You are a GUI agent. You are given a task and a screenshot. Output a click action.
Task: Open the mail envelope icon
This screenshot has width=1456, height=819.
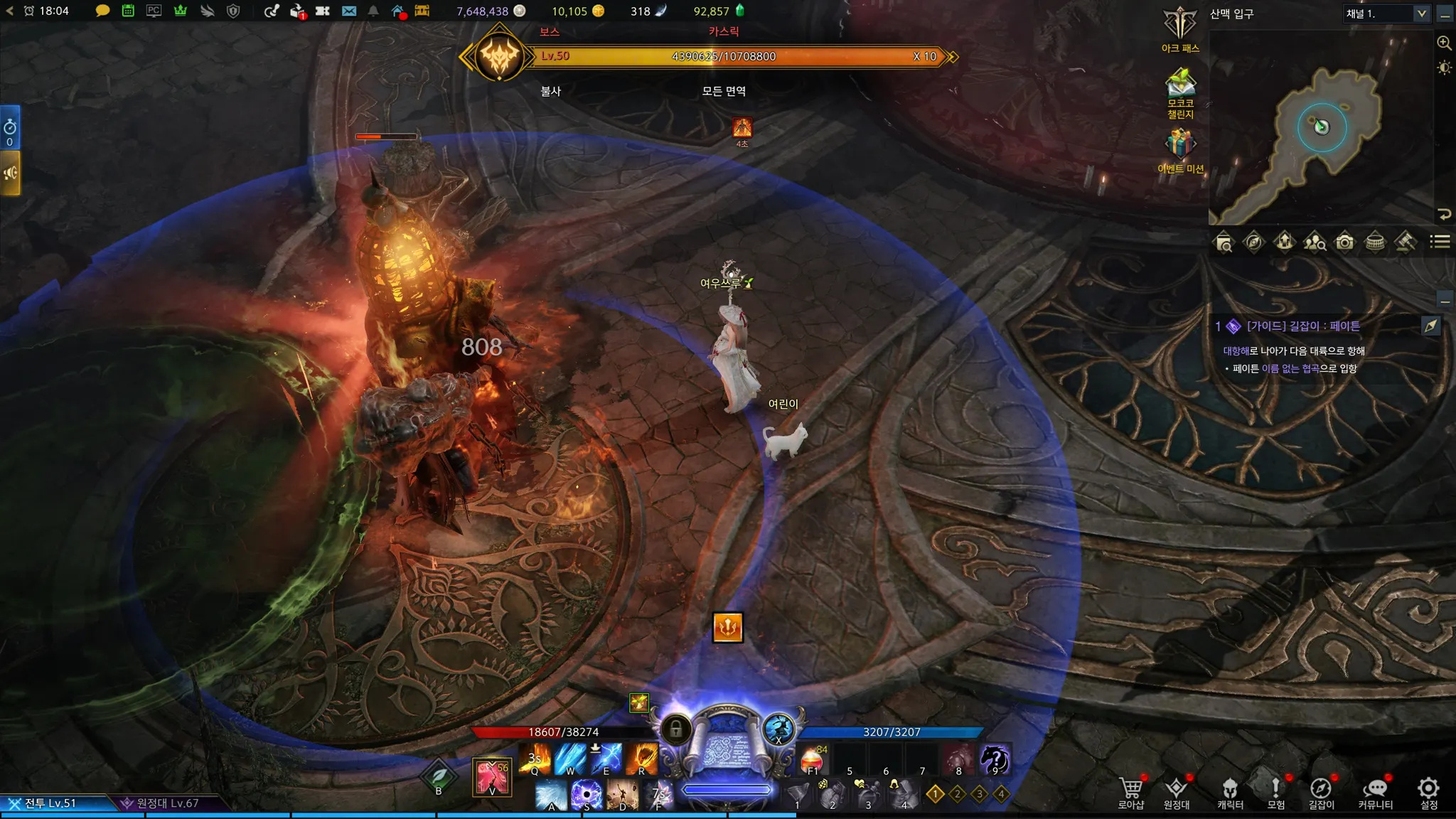click(x=348, y=11)
